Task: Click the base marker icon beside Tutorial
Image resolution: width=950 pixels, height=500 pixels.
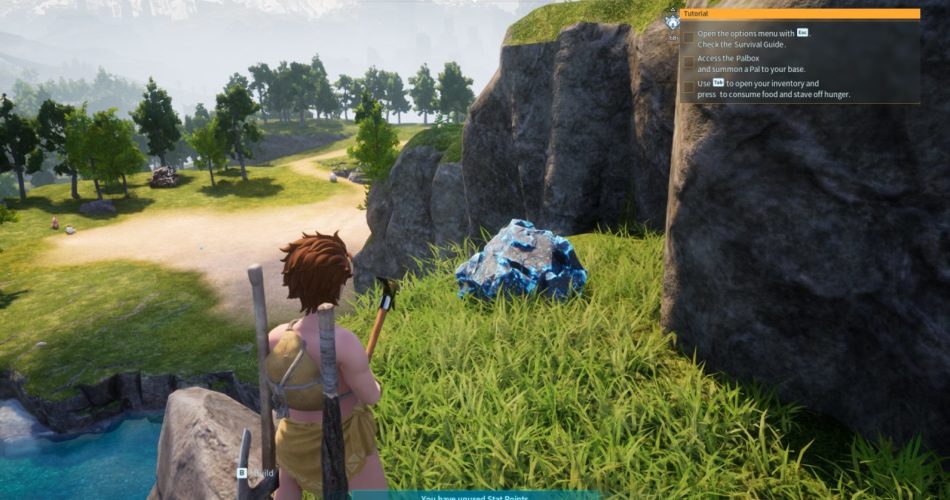Action: (672, 20)
